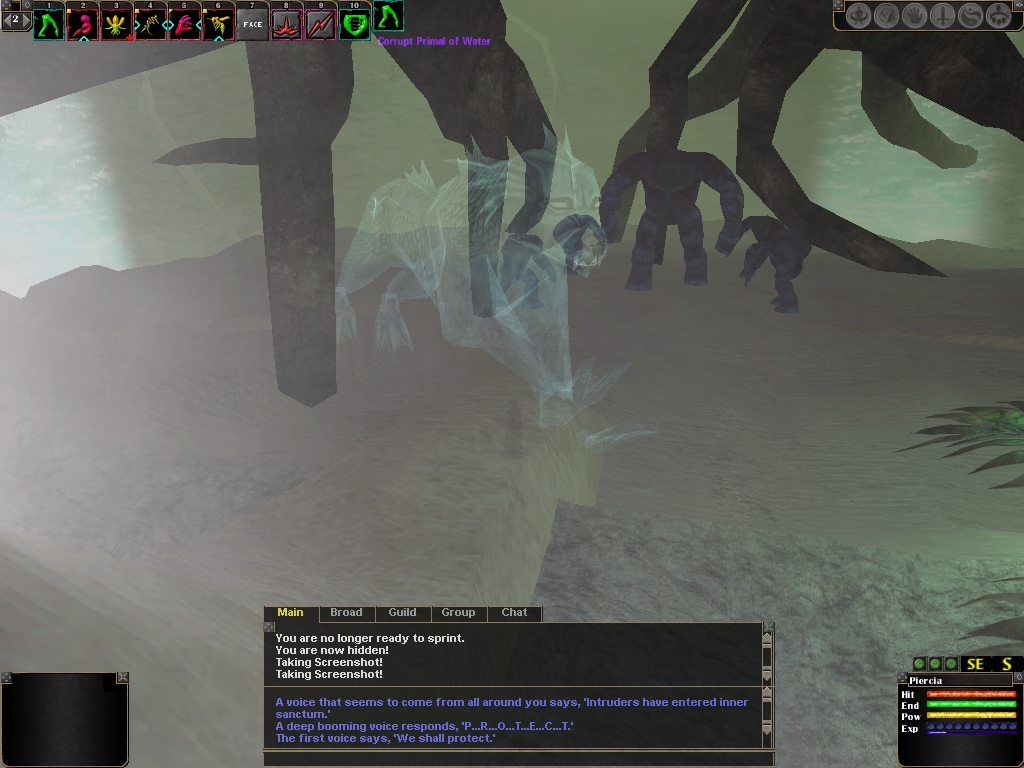Go to the previous hotbar page
Viewport: 1024px width, 768px height.
click(6, 19)
